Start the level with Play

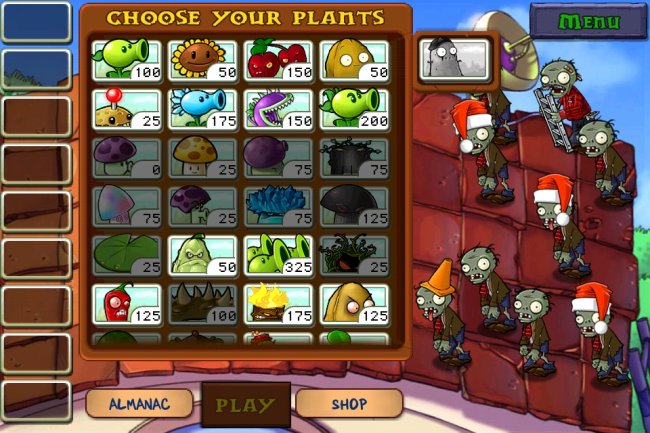(245, 405)
